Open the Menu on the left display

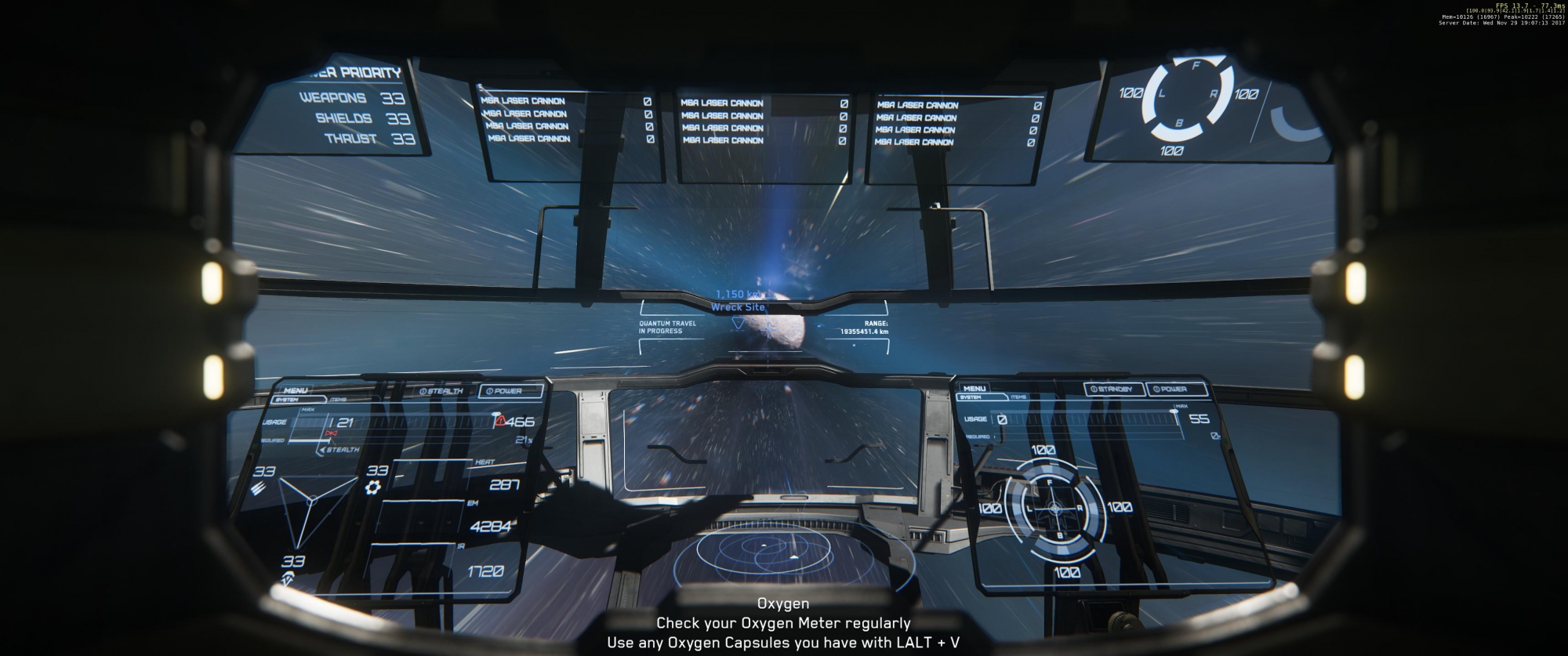296,390
